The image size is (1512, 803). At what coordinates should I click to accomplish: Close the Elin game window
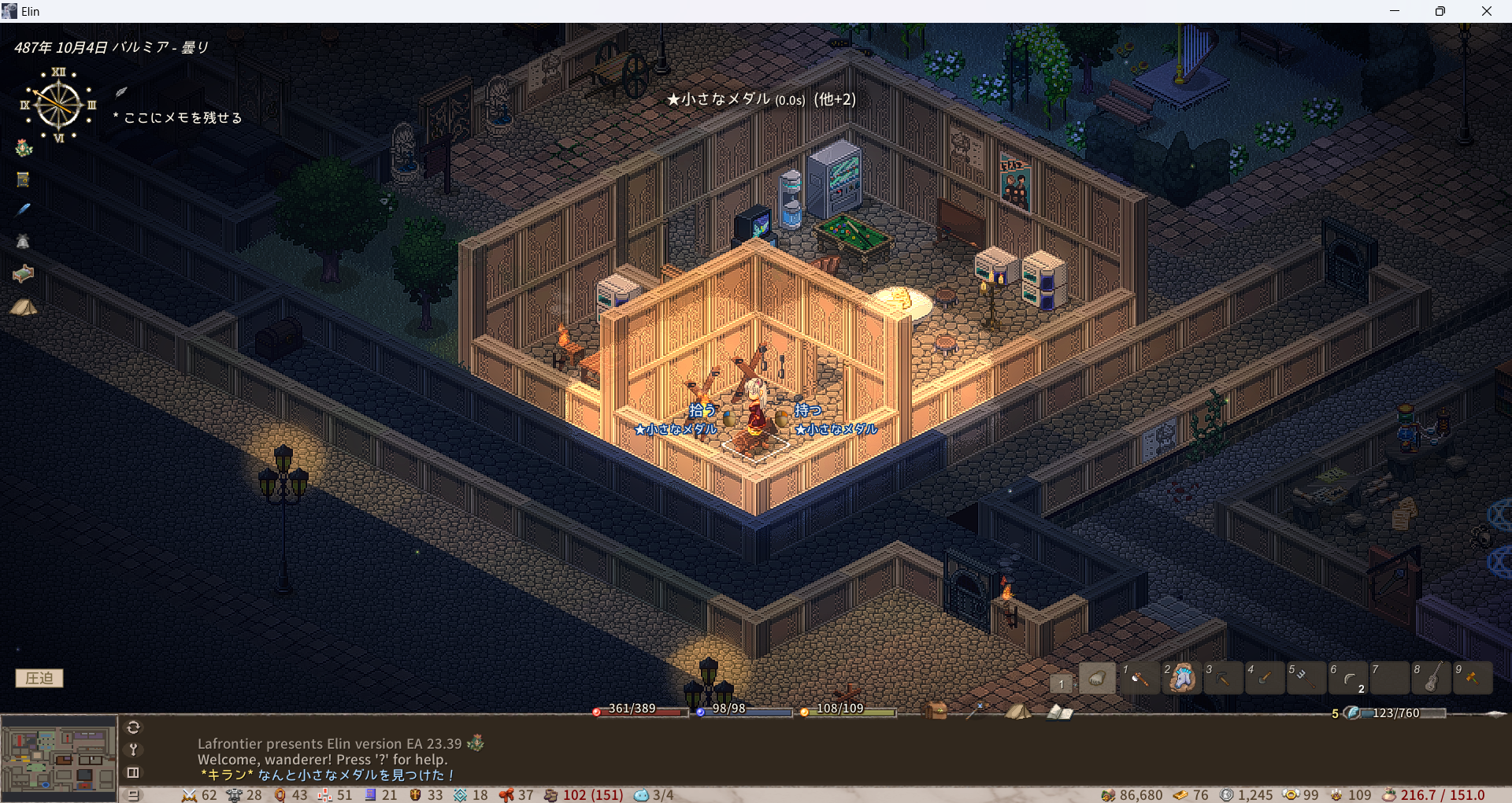[x=1486, y=11]
